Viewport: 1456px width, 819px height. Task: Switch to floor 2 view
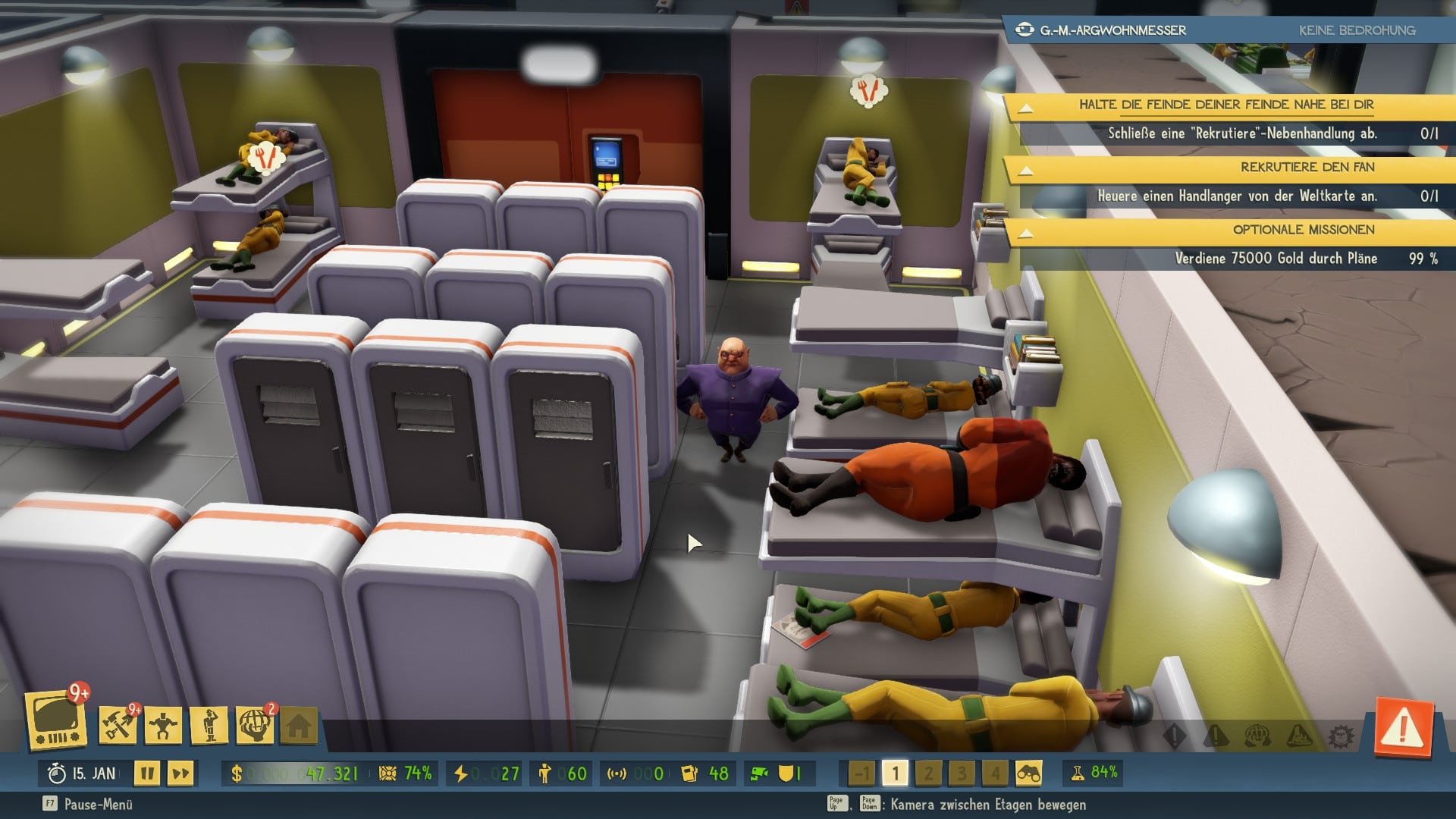tap(928, 773)
